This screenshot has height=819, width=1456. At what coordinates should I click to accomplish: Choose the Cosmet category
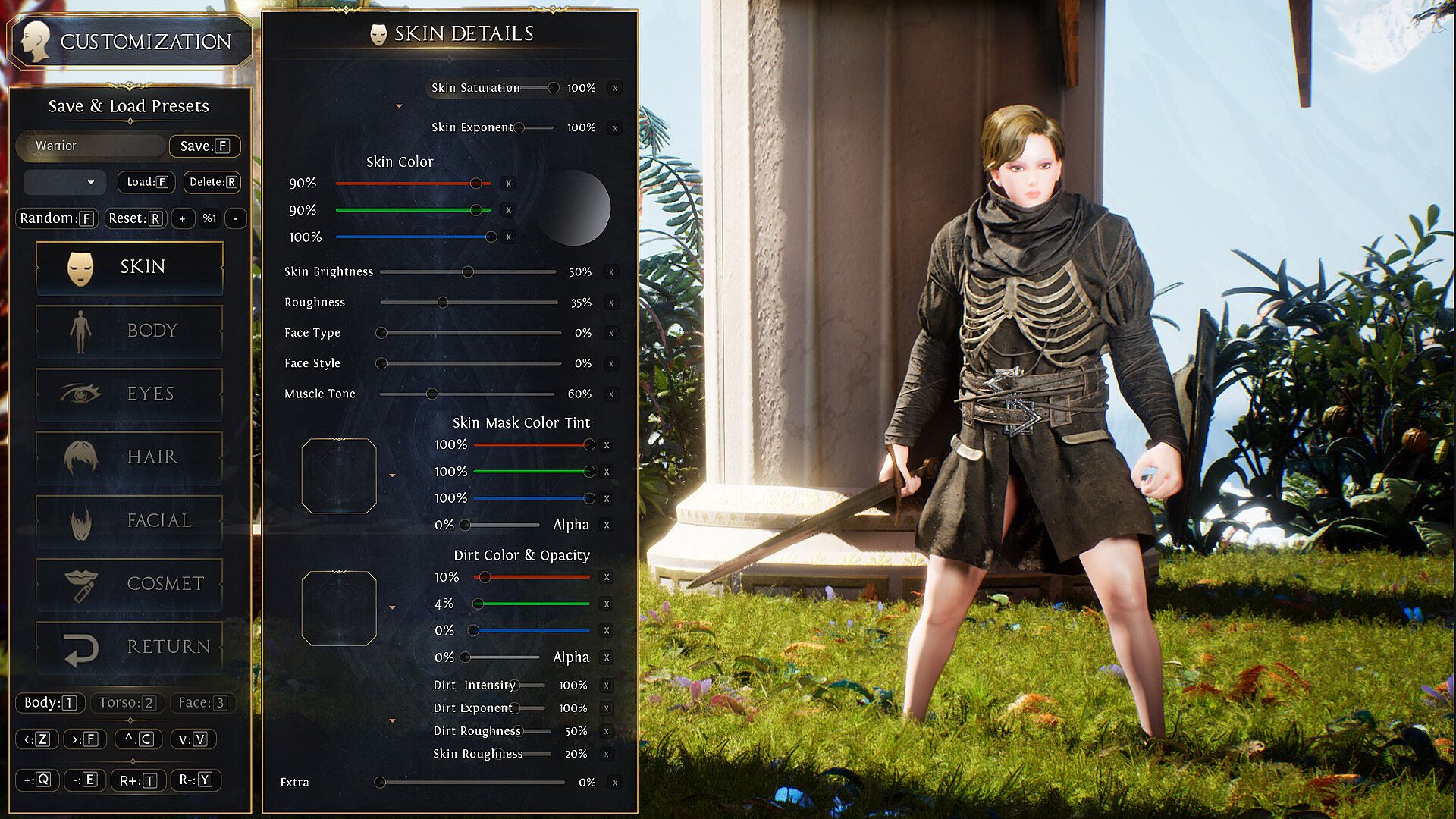tap(129, 583)
